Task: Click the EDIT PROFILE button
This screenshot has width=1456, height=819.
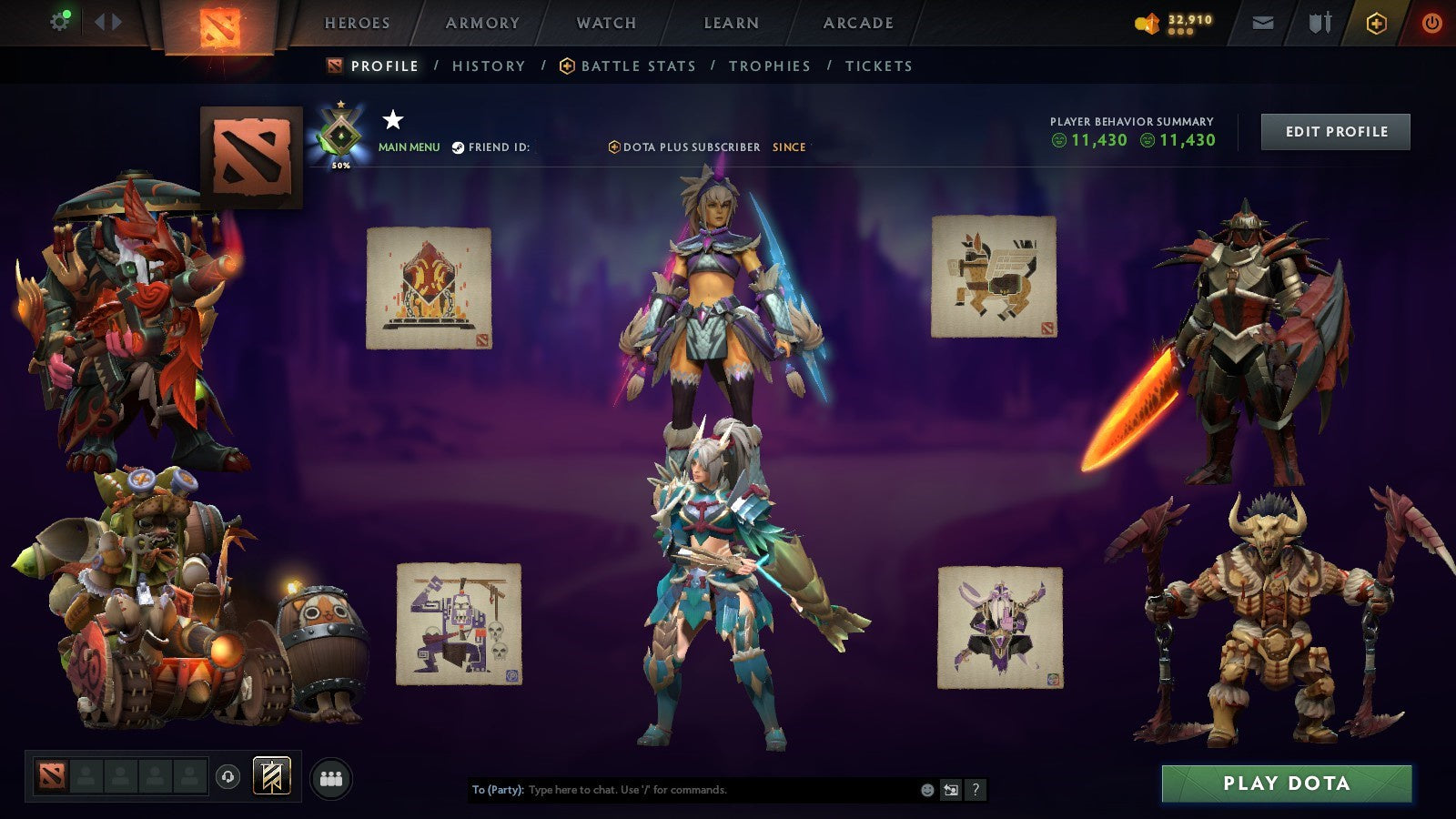Action: 1334,131
